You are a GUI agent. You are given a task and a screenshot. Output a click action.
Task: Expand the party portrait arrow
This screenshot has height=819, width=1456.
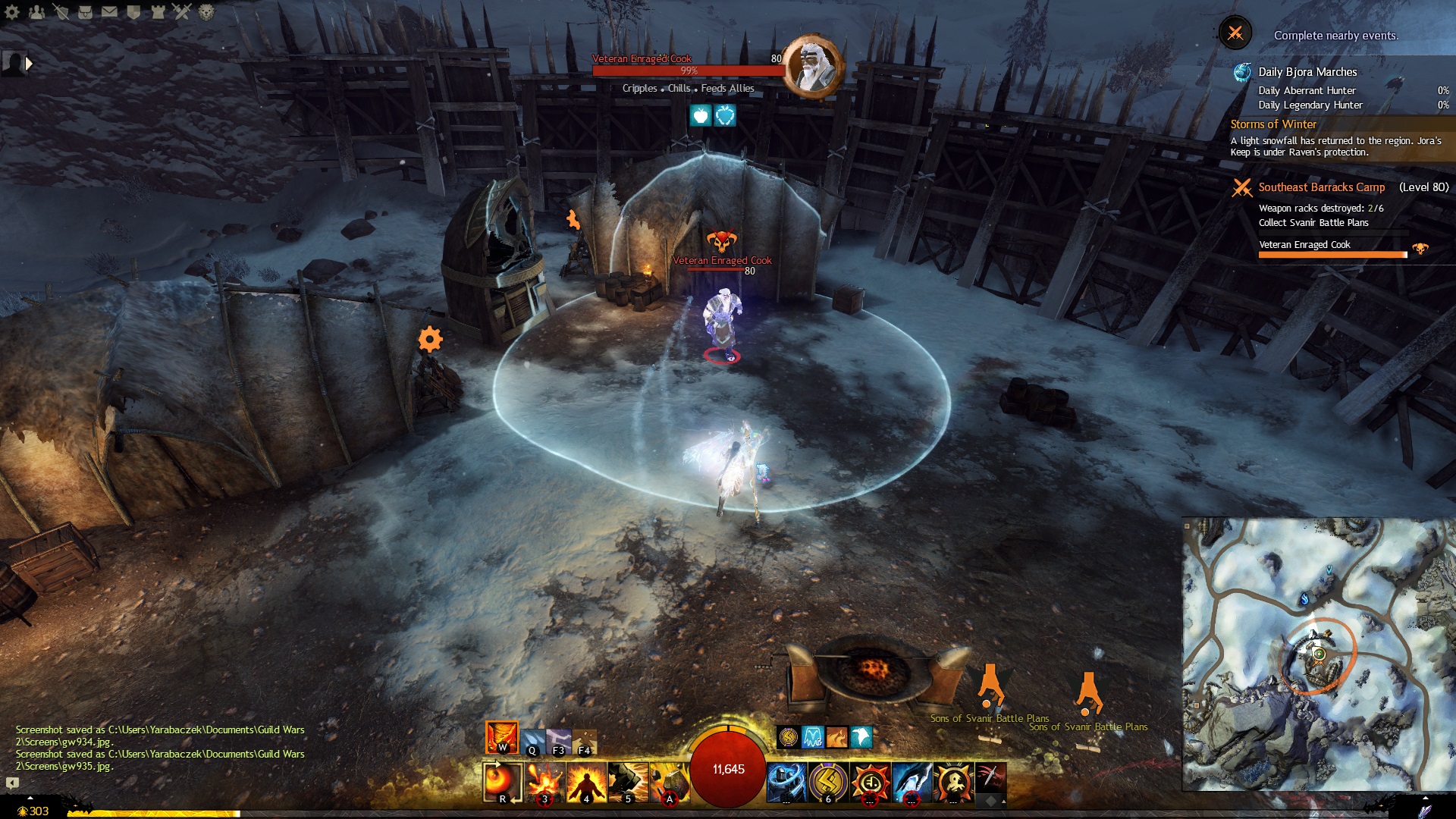[30, 64]
